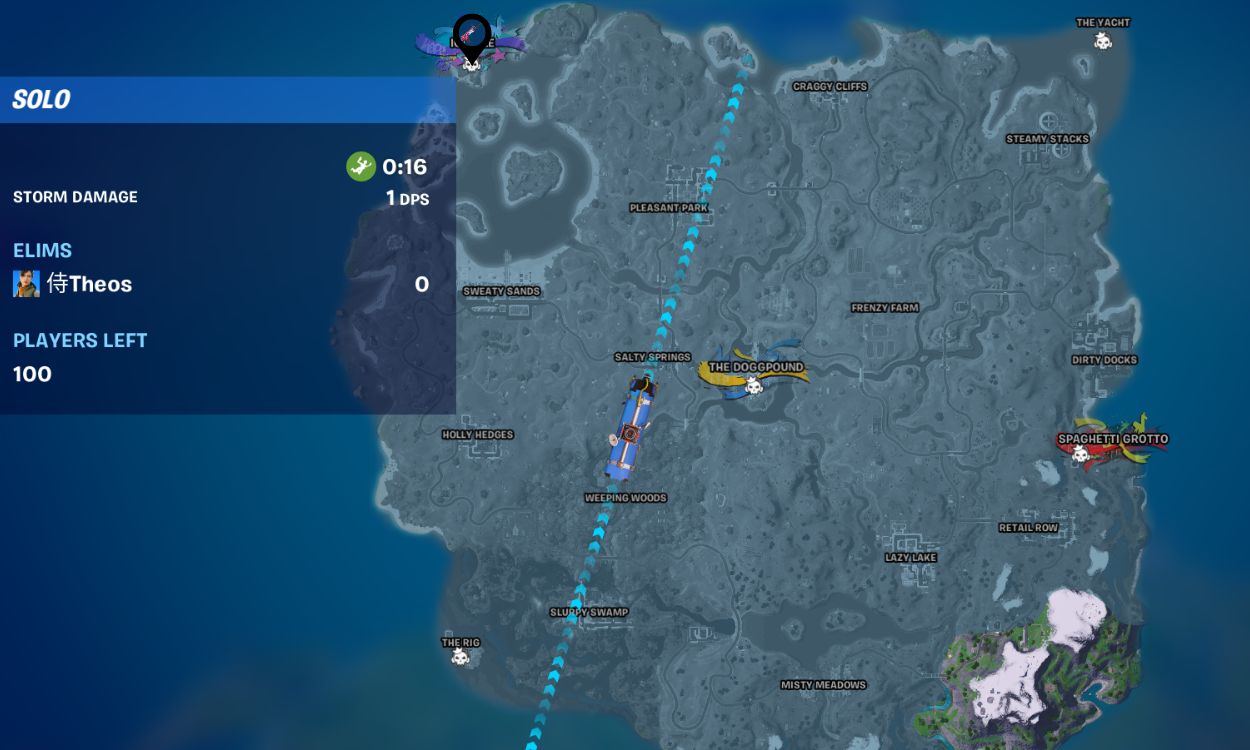The image size is (1250, 750).
Task: Mark Craggy Cliffs on the map
Action: (829, 87)
